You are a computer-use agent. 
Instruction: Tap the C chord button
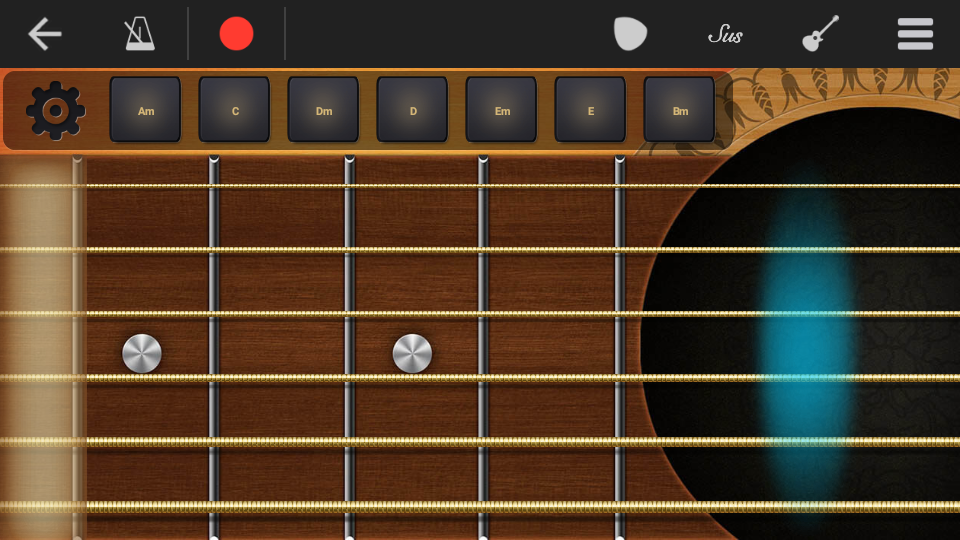point(235,110)
